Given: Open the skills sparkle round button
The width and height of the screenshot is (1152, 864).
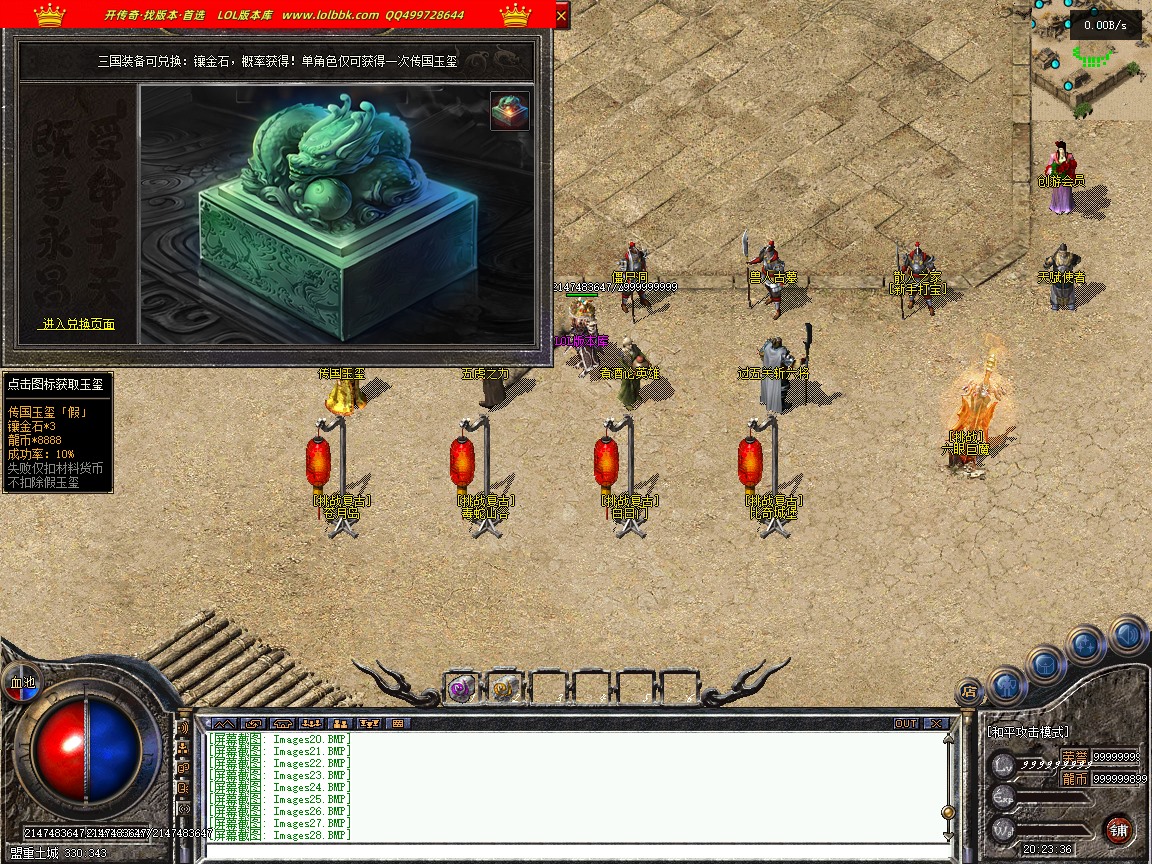Looking at the screenshot, I should coord(1086,645).
